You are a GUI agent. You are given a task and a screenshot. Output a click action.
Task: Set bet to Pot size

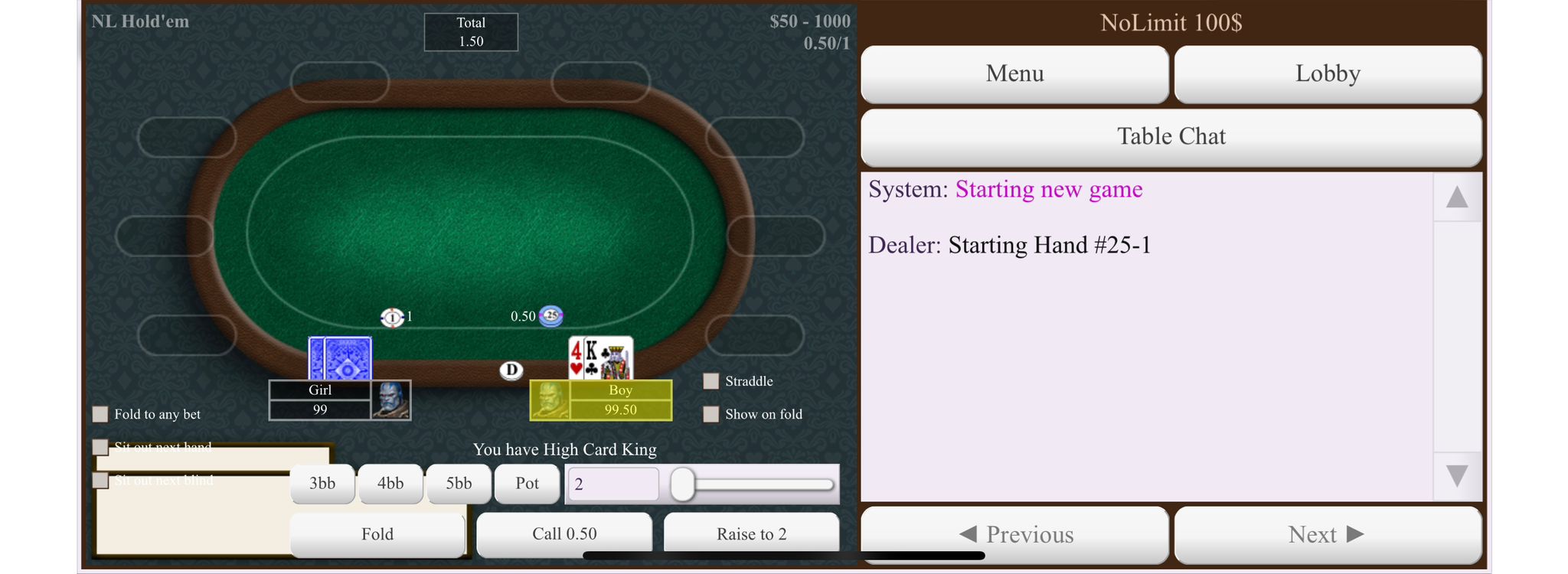[527, 484]
